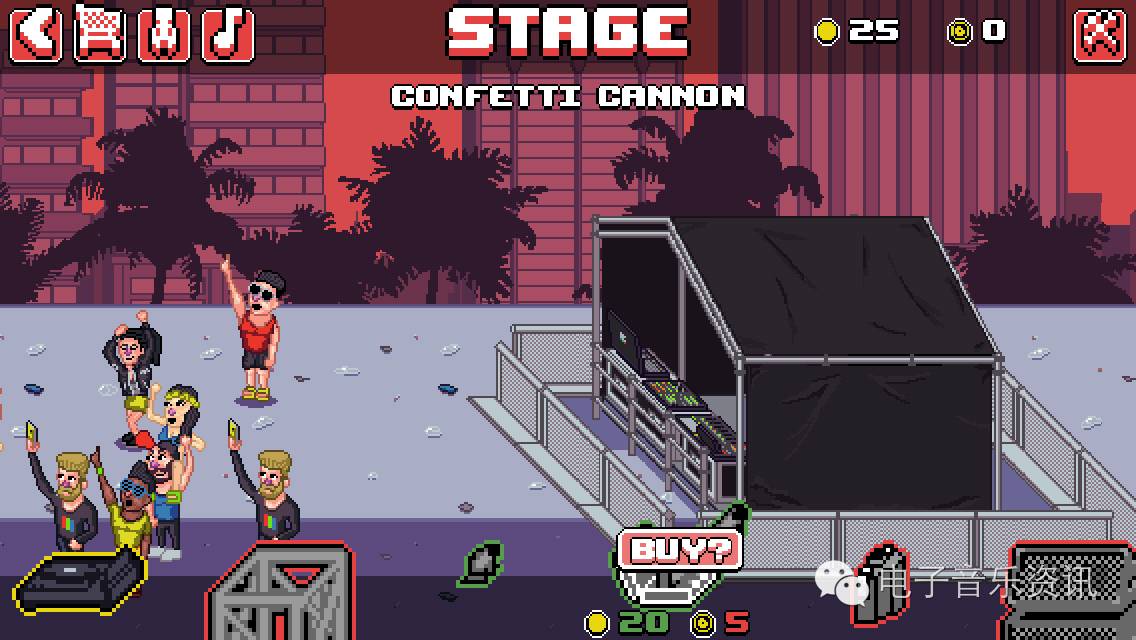Go back with the arrow button

tap(38, 34)
